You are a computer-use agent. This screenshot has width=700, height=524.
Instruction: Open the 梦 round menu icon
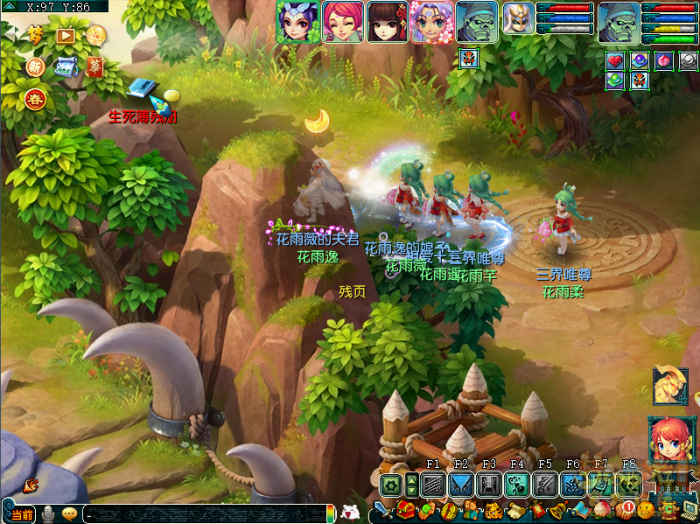[36, 35]
